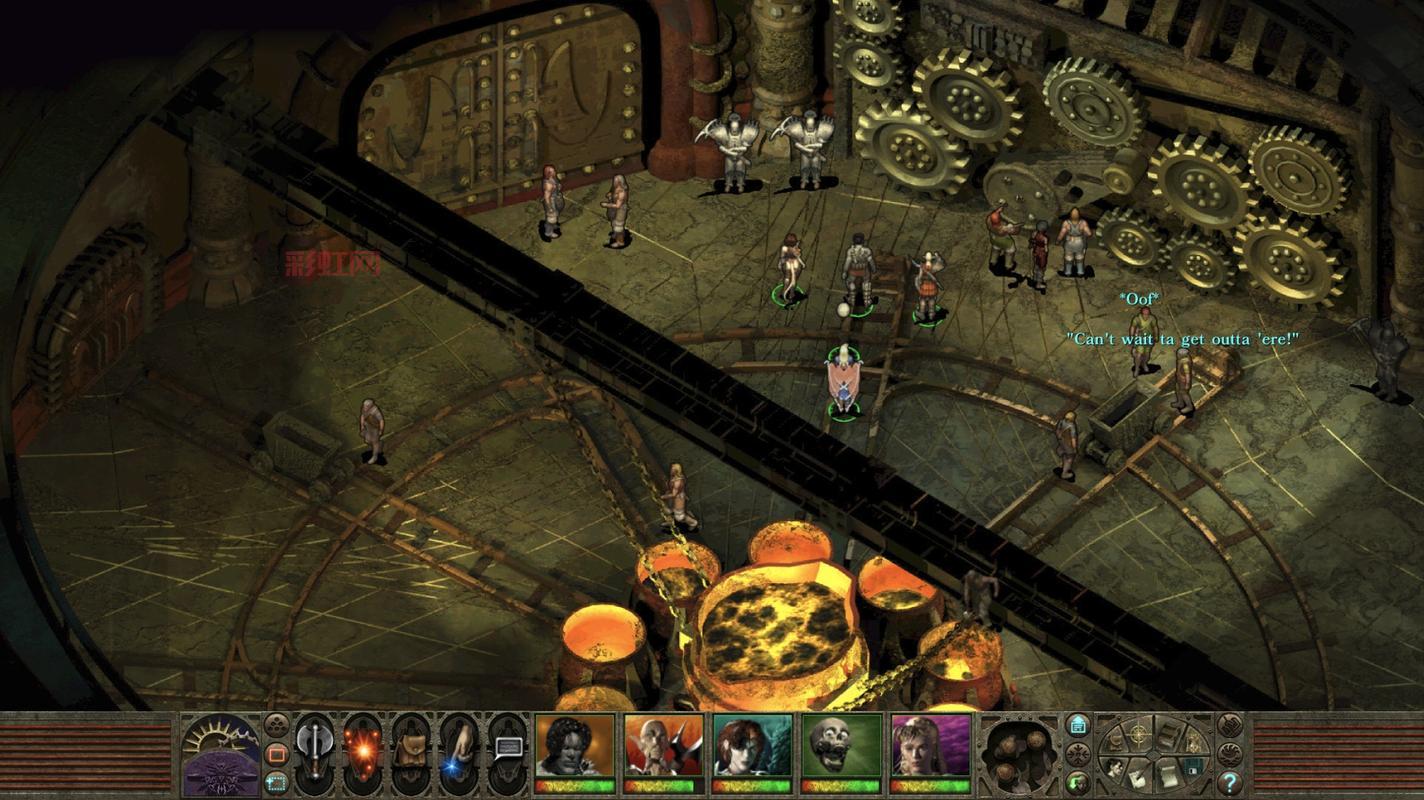The height and width of the screenshot is (800, 1424).
Task: Open the floppy disk save options
Action: (x=1193, y=767)
